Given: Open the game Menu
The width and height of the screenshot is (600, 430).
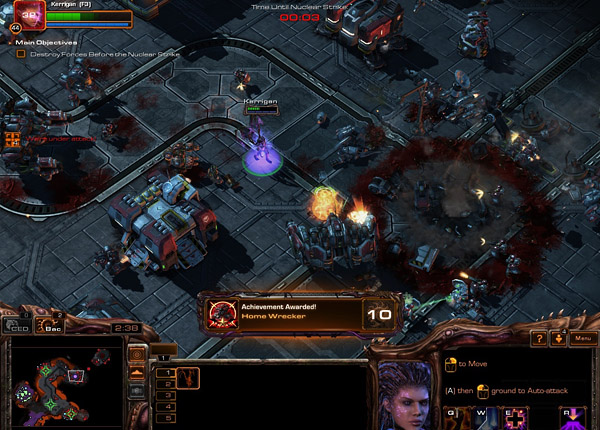Looking at the screenshot, I should coord(582,339).
